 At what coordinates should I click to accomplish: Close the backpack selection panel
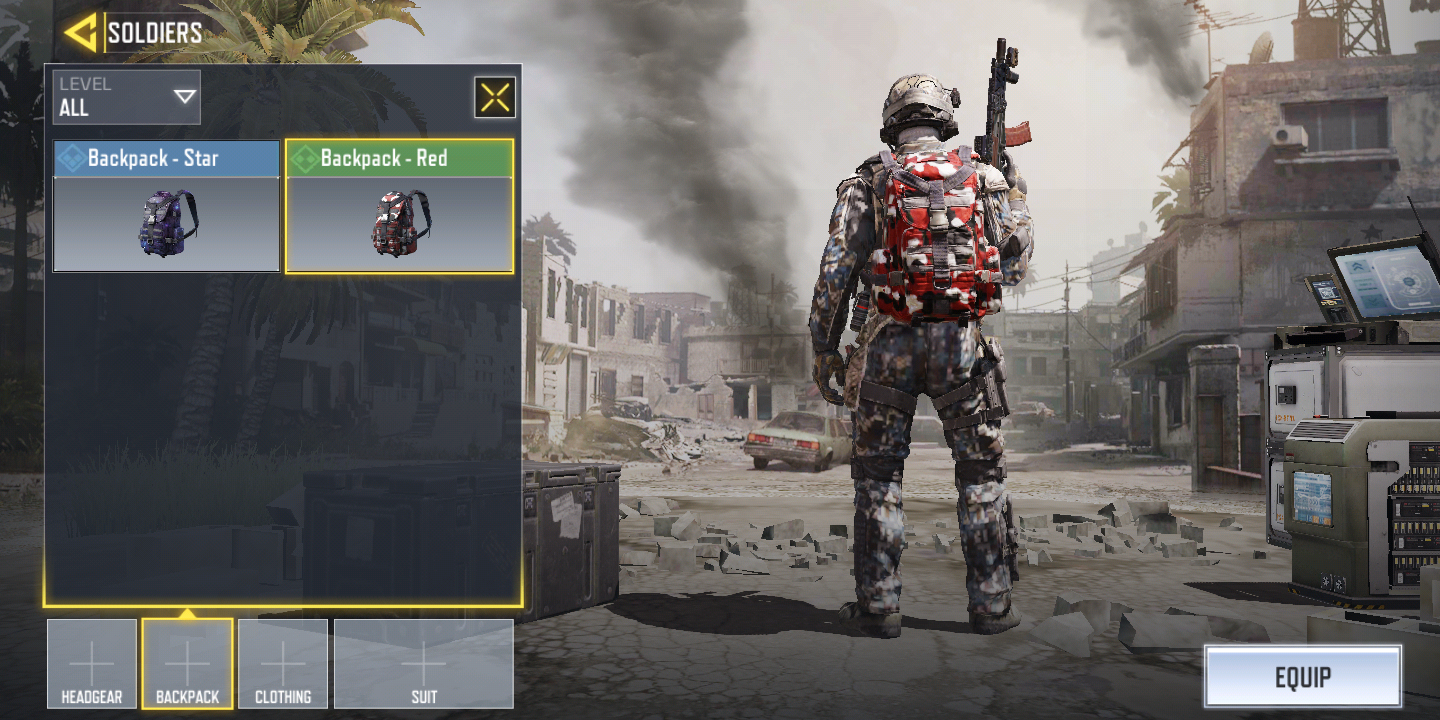[x=495, y=97]
